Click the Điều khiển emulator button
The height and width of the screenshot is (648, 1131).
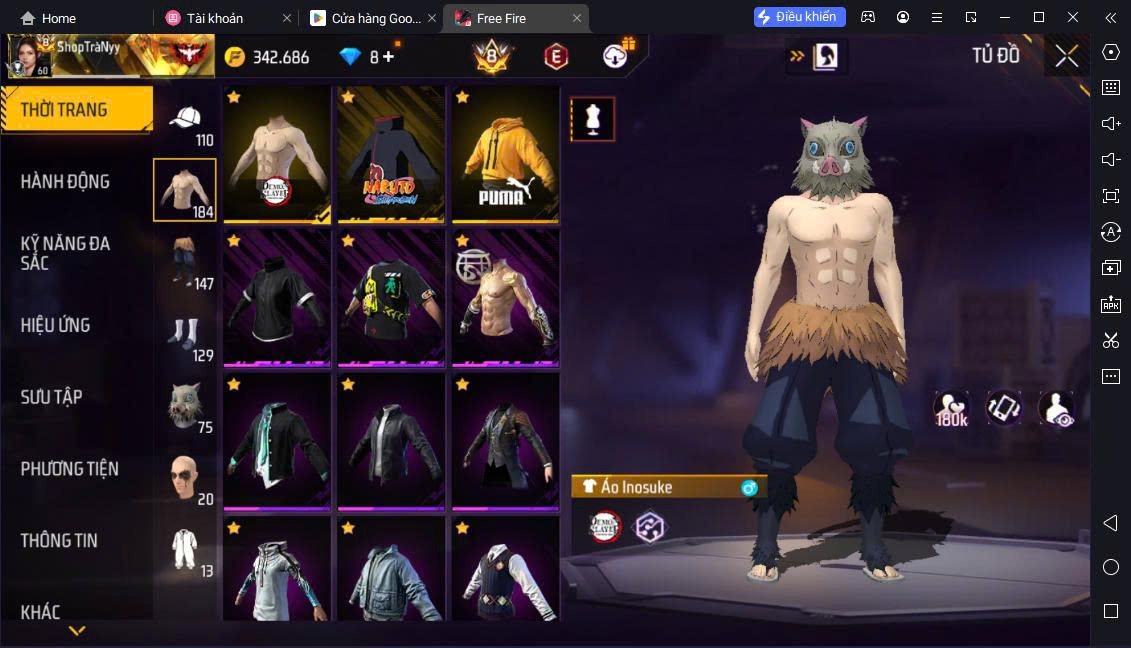[x=800, y=17]
